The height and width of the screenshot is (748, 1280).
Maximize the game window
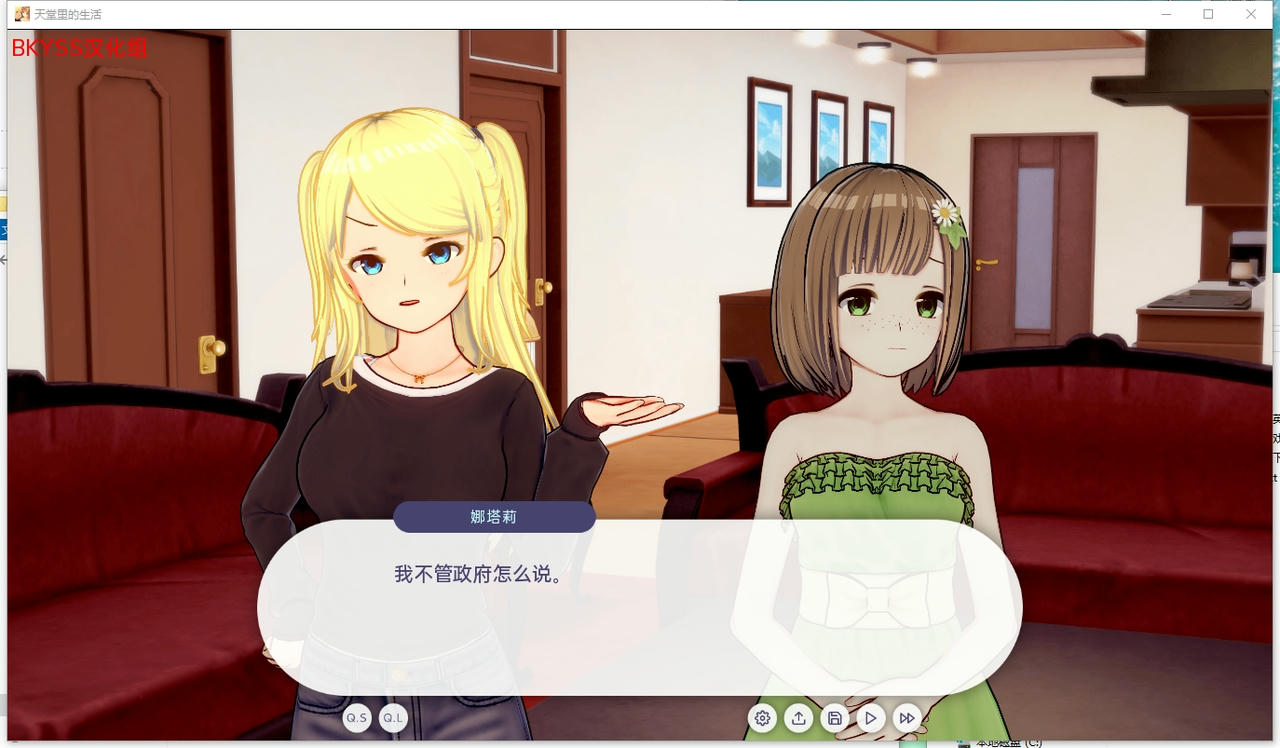click(x=1208, y=14)
